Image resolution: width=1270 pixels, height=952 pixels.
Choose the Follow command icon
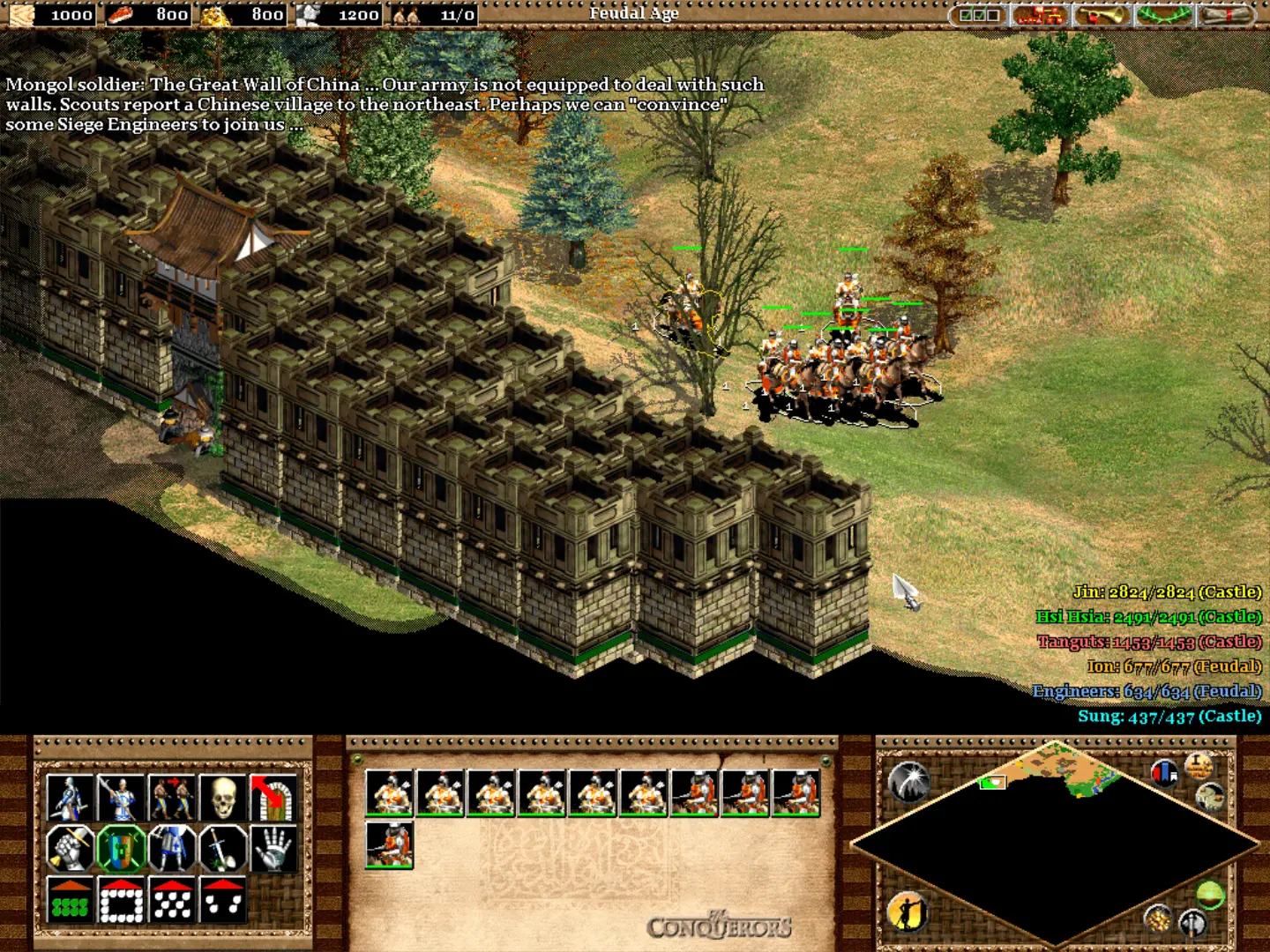click(x=172, y=798)
